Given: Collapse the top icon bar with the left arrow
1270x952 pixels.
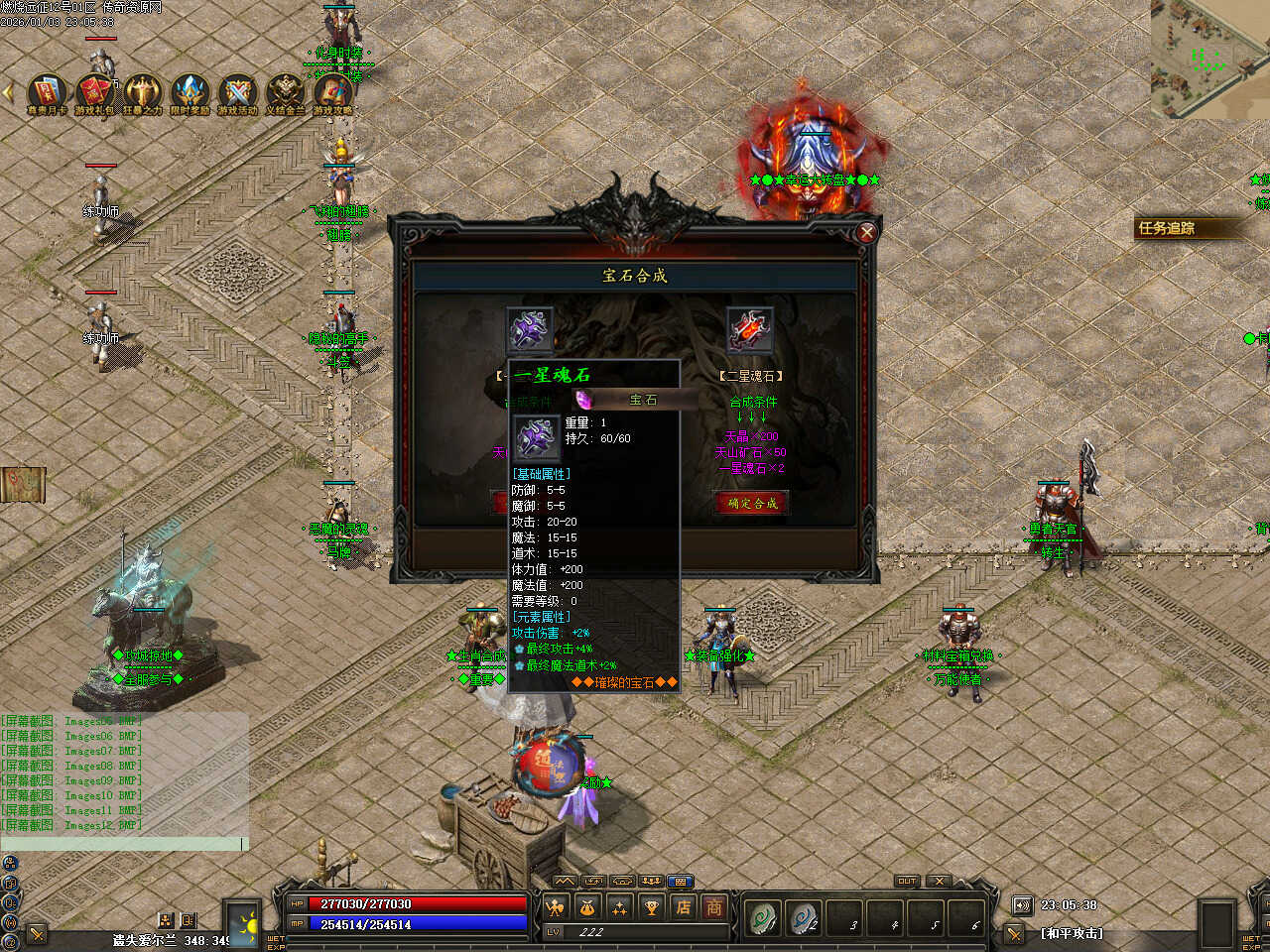Looking at the screenshot, I should click(x=9, y=92).
